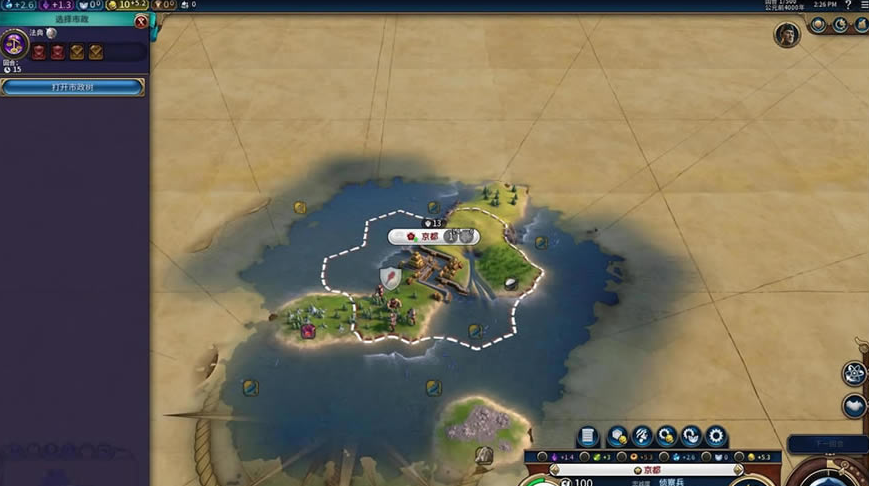Open the Civilopedia question mark help
The width and height of the screenshot is (869, 486).
(x=848, y=5)
